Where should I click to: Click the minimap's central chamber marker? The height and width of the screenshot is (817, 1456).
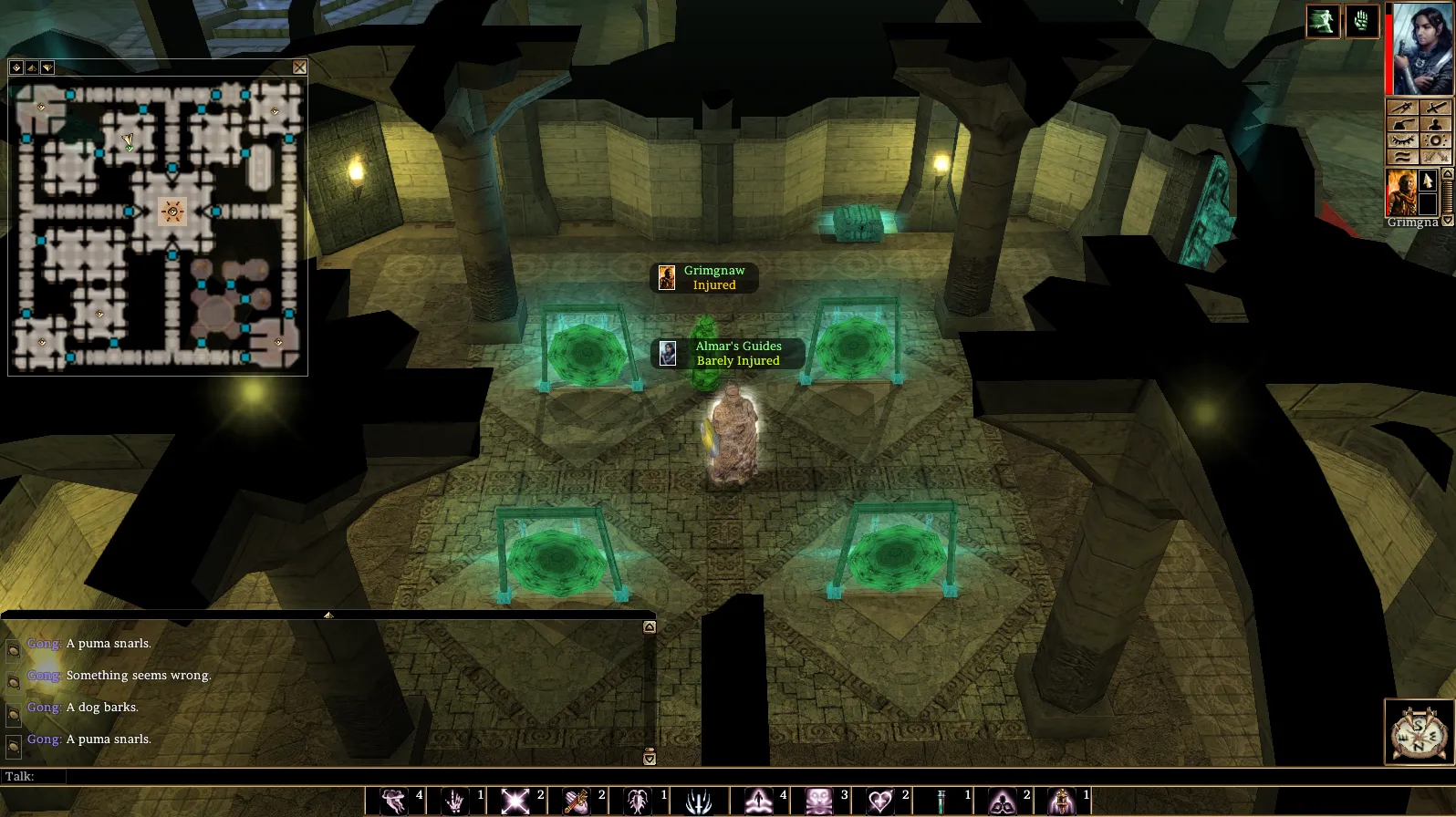tap(172, 212)
